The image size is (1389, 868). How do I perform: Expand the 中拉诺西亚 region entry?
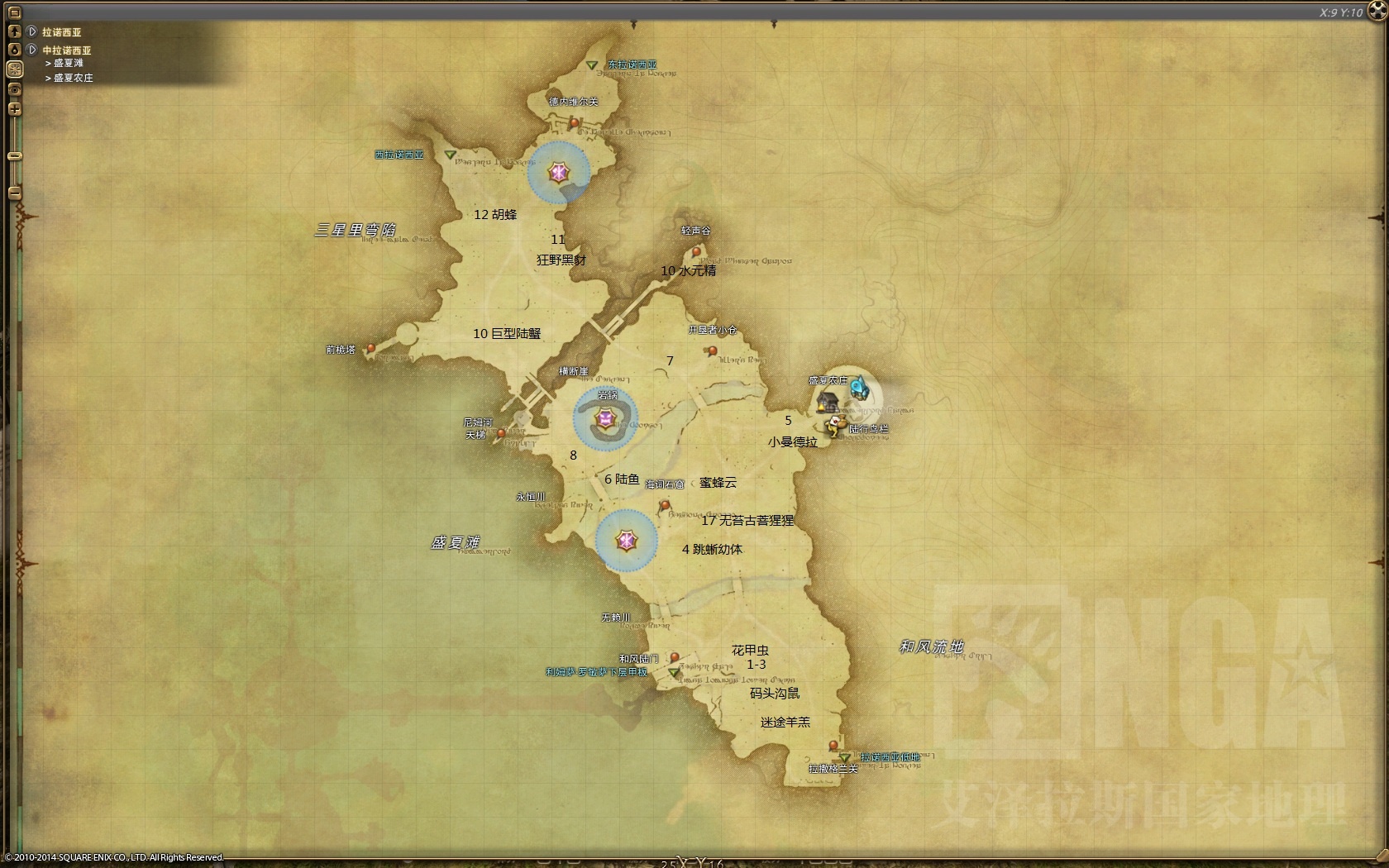30,50
